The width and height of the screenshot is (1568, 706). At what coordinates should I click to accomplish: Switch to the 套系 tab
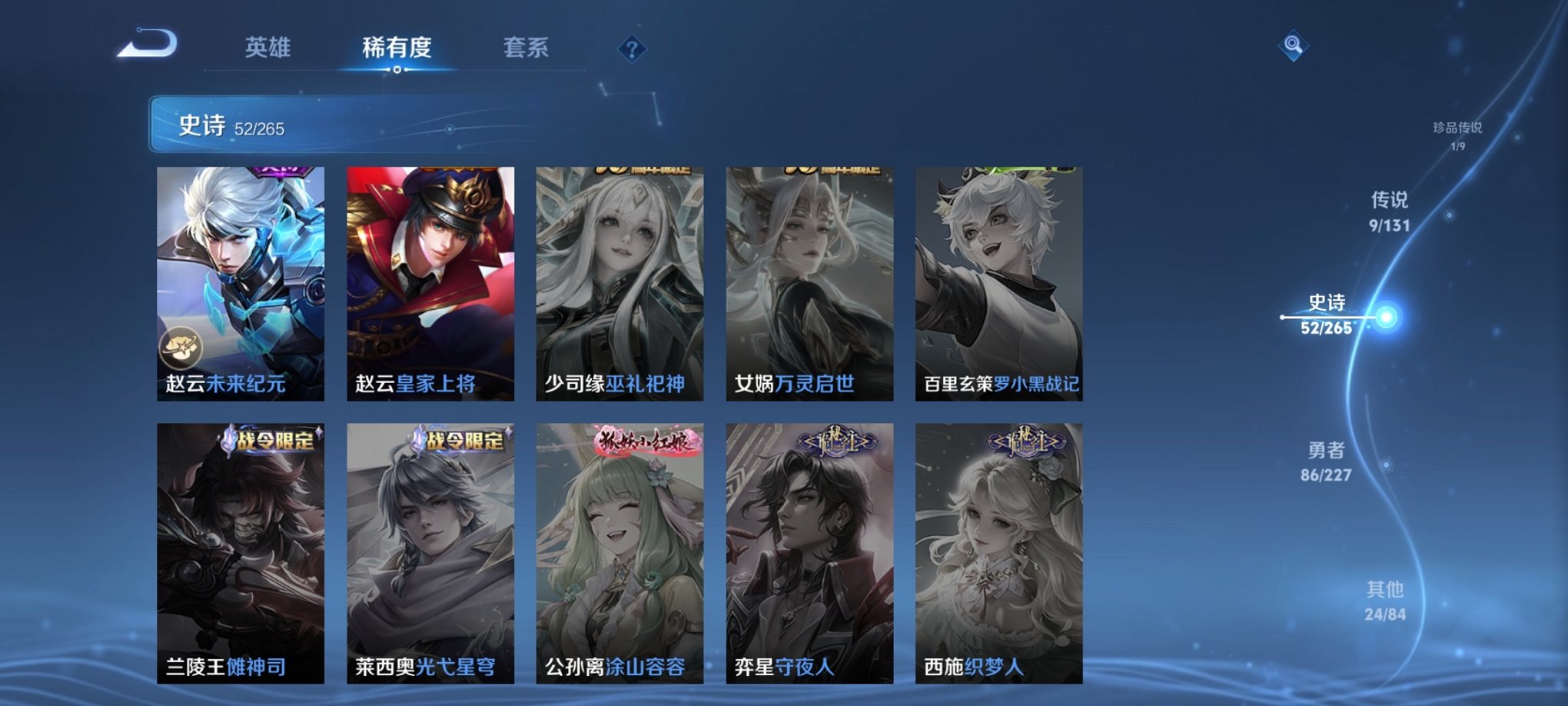pos(527,48)
